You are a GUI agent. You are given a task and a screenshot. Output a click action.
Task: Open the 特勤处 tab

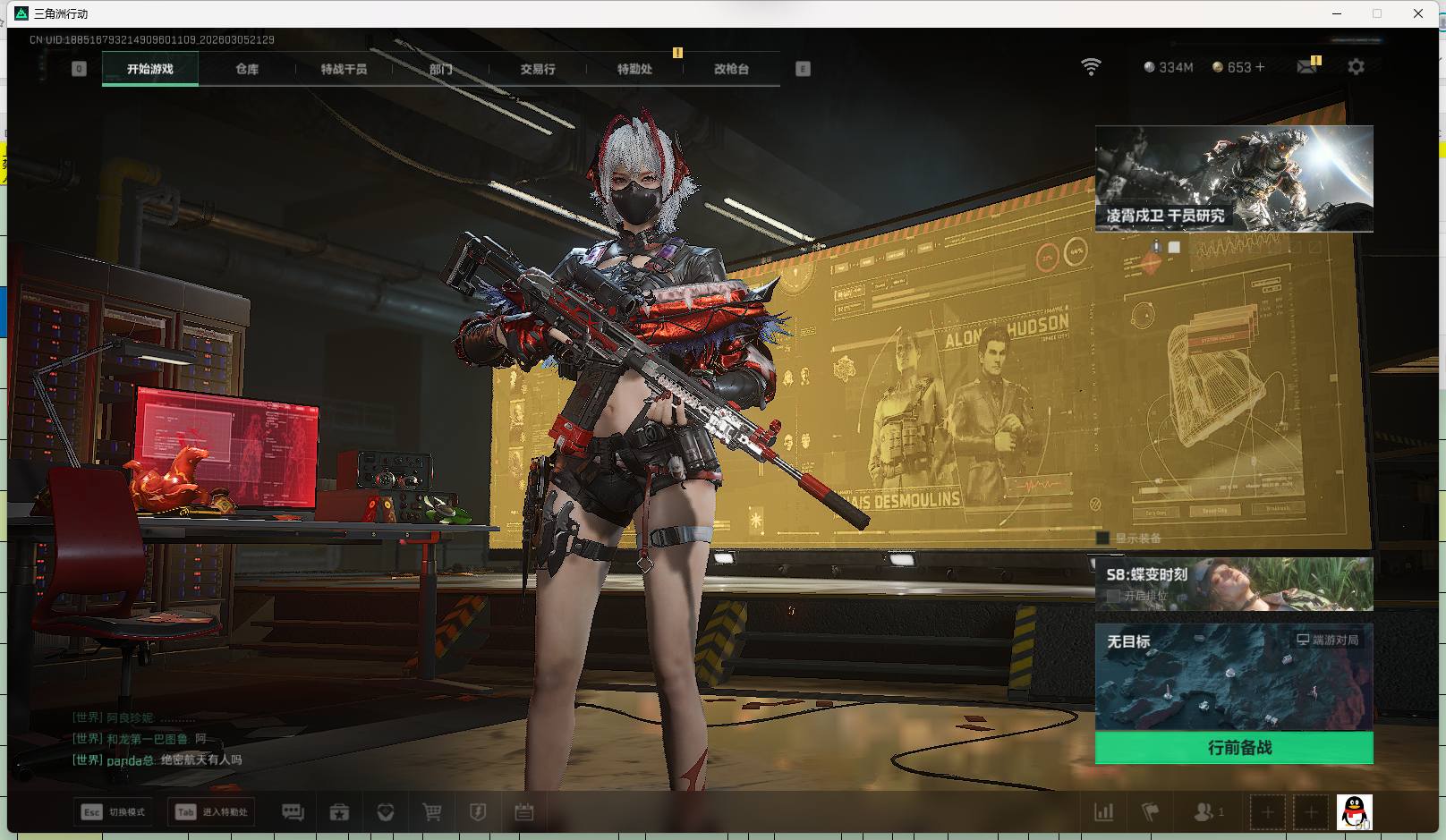point(634,69)
